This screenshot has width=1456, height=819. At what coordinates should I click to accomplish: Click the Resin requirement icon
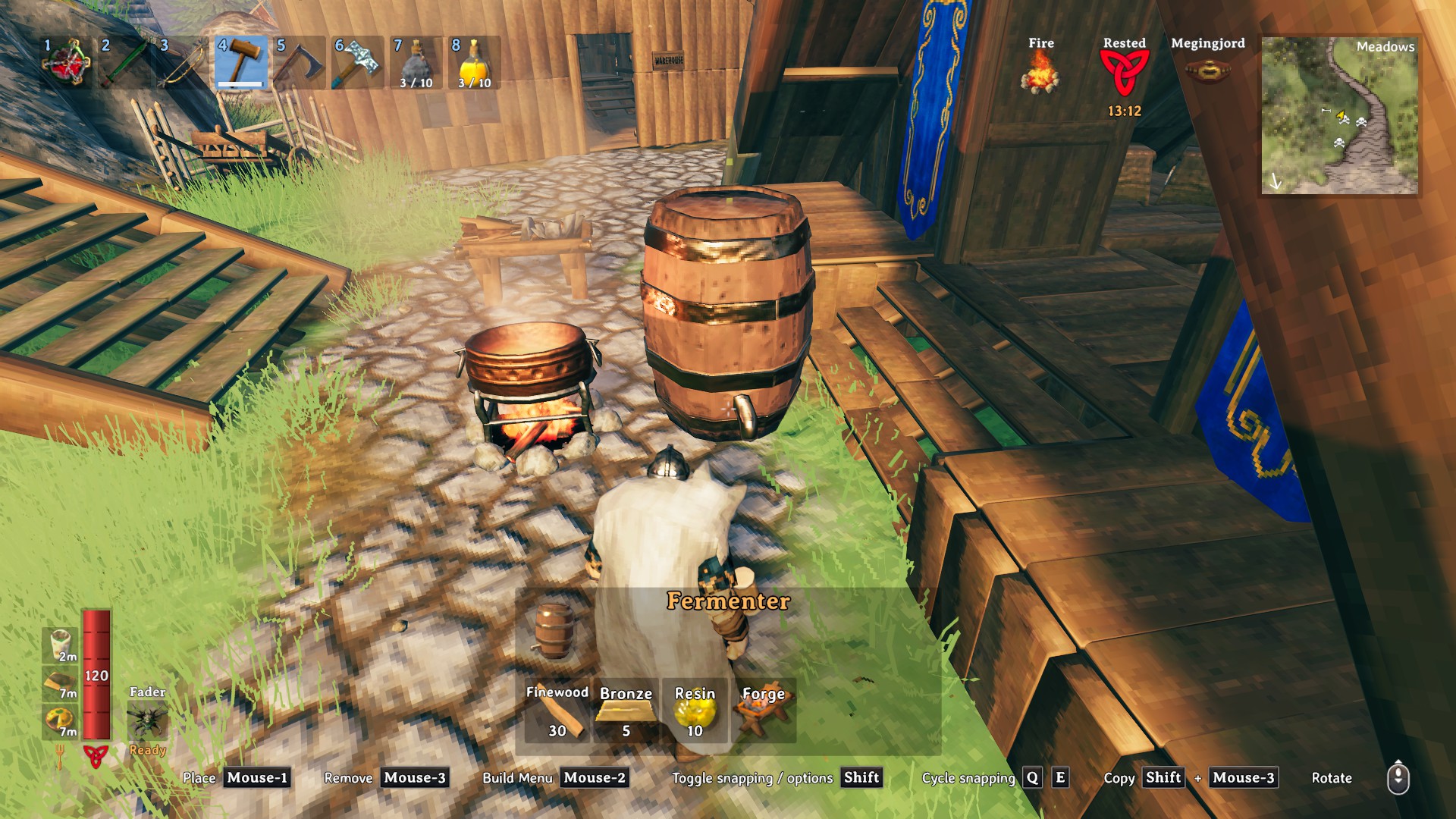click(x=695, y=711)
